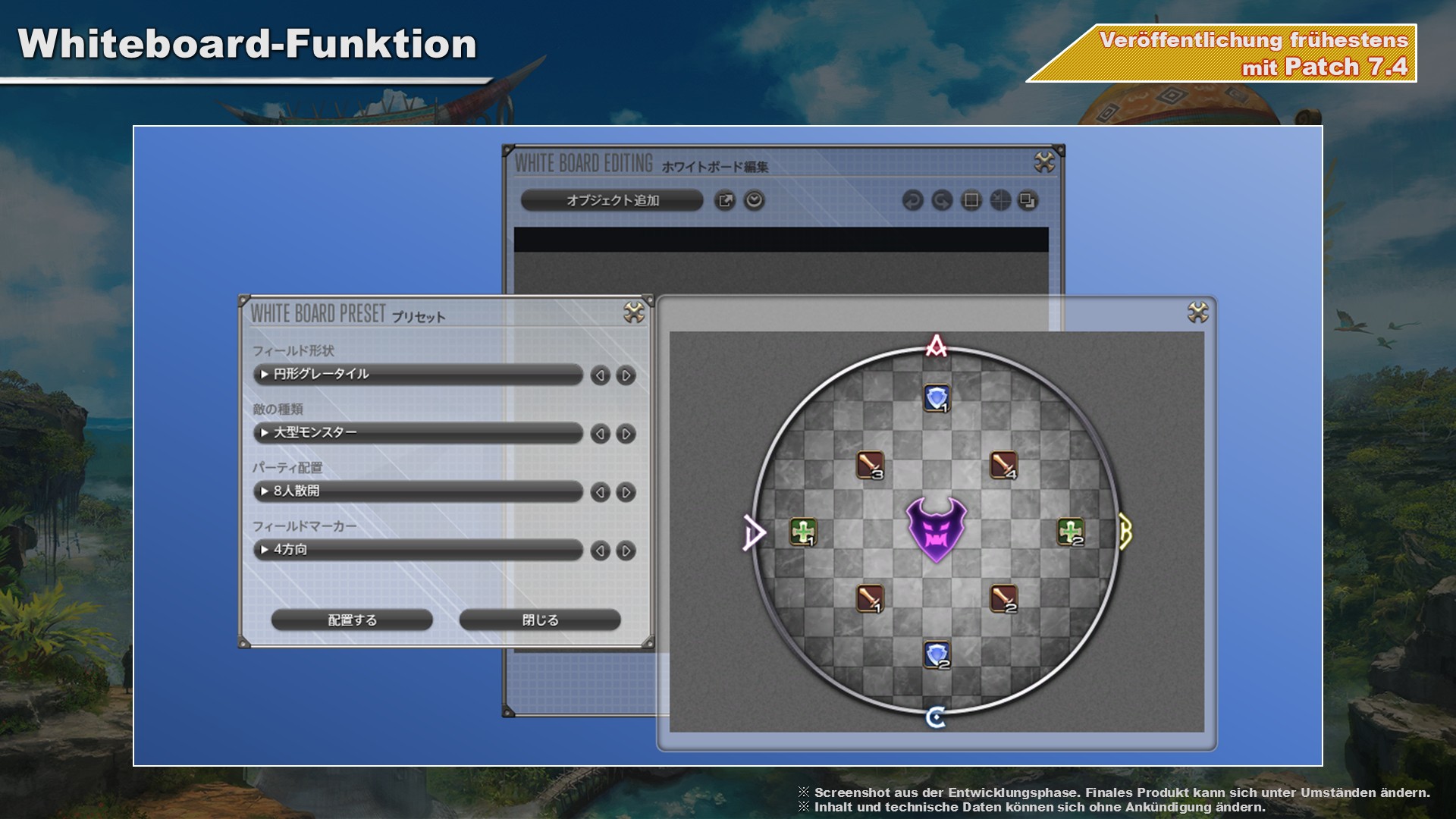Click the export arrow icon beside add object
Image resolution: width=1456 pixels, height=819 pixels.
725,200
